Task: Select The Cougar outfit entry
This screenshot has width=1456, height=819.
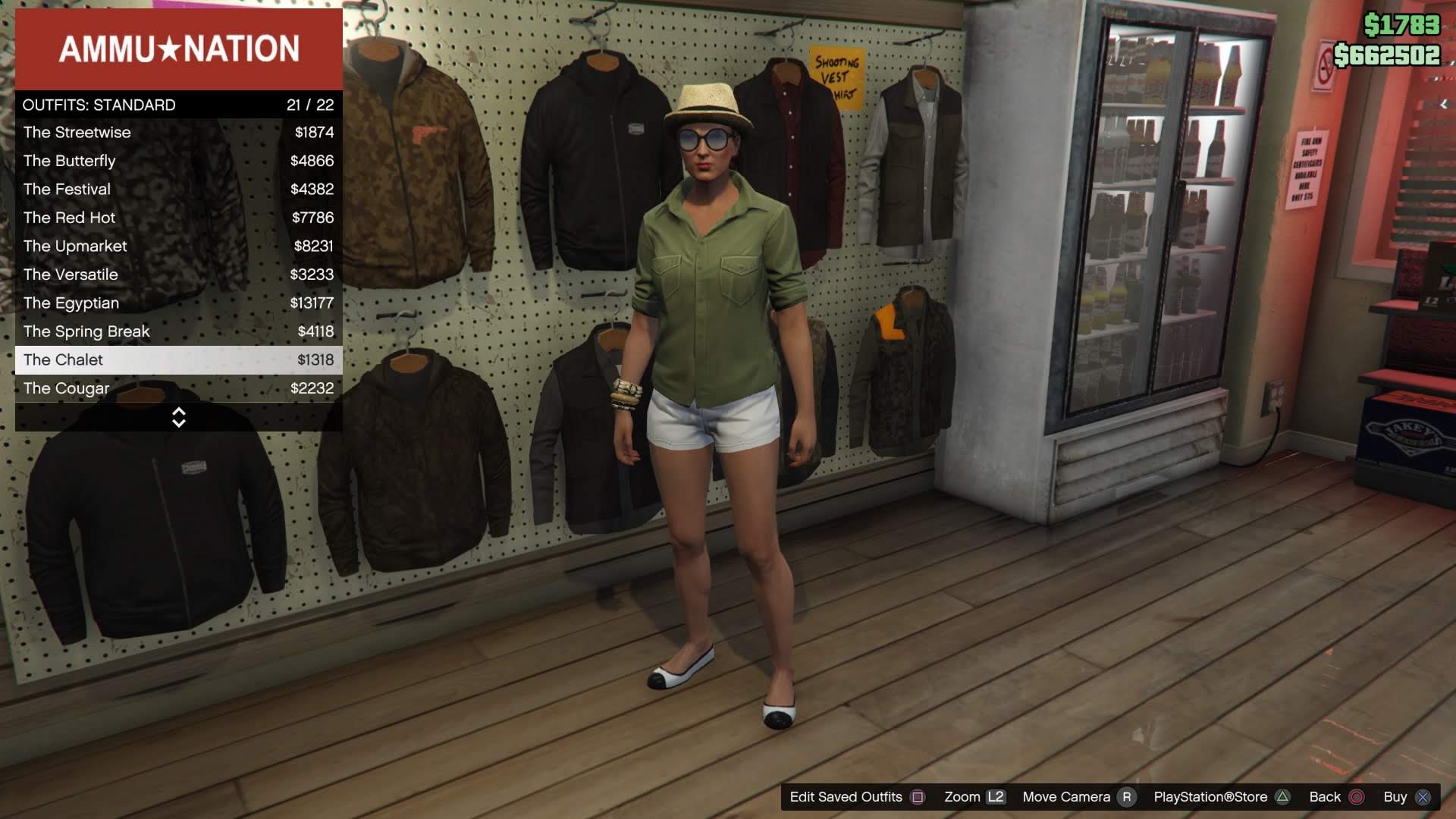Action: tap(65, 388)
